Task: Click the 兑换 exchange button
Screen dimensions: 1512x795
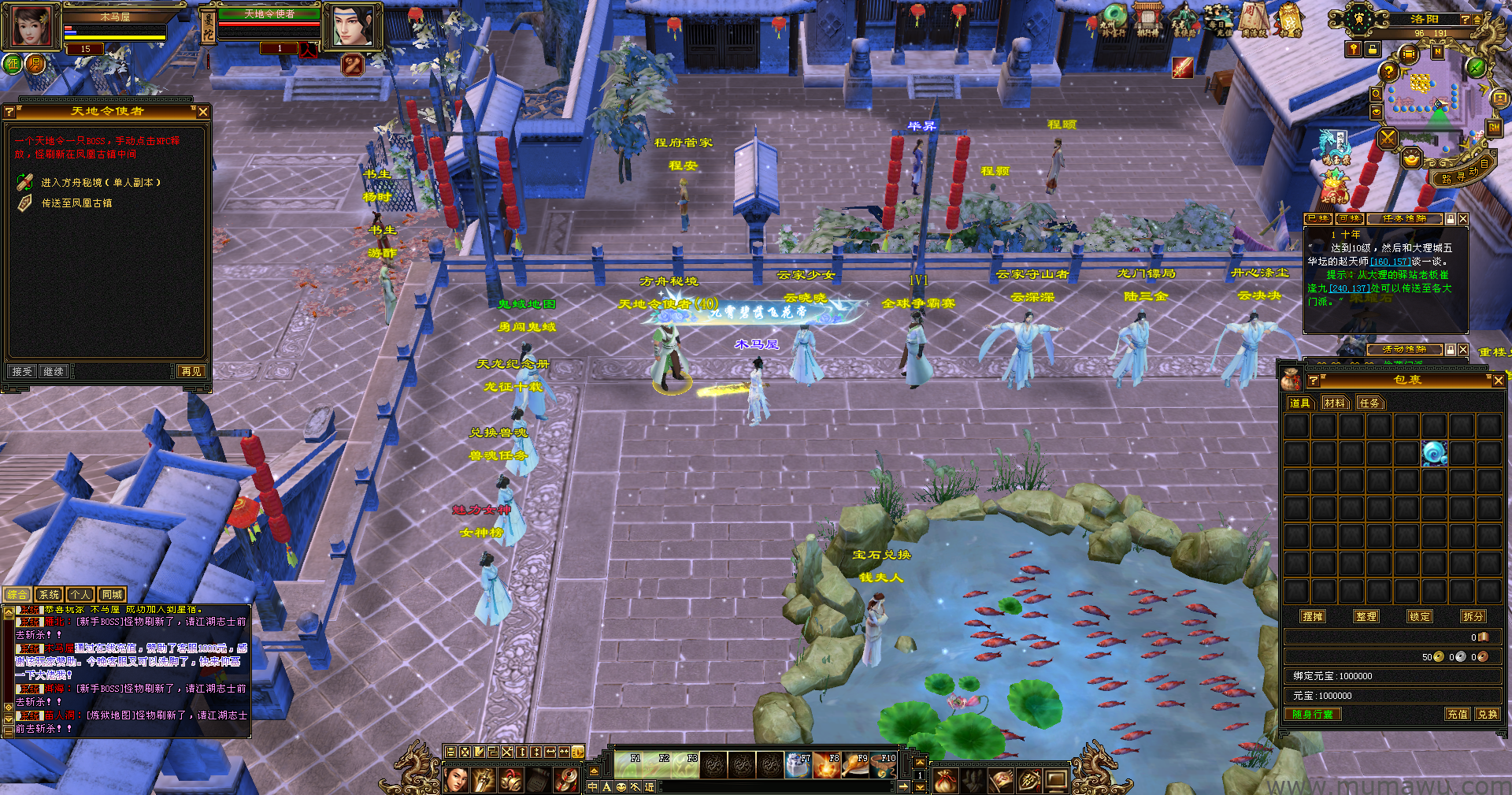Action: coord(1487,715)
